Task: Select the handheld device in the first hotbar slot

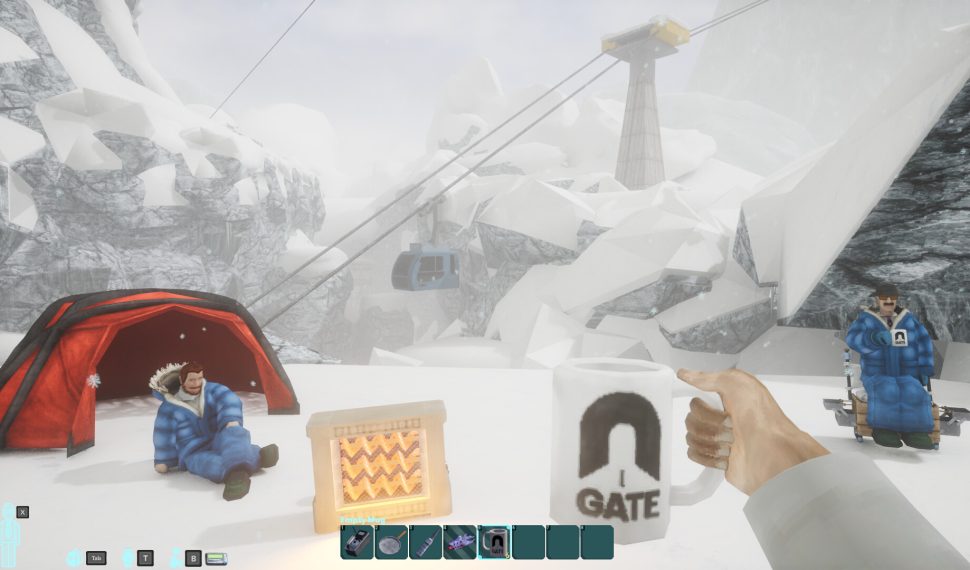Action: pyautogui.click(x=357, y=542)
